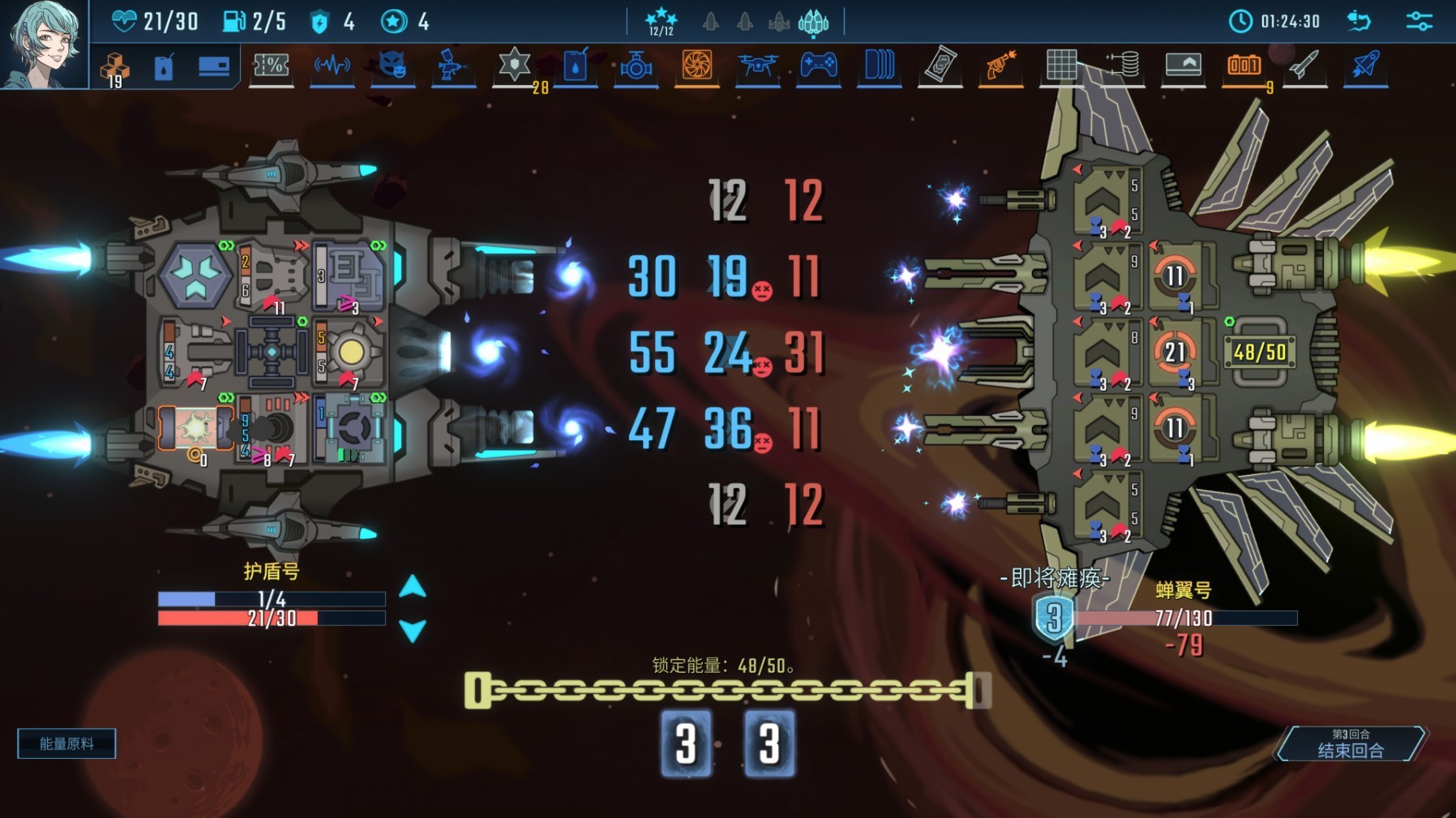This screenshot has height=818, width=1456.
Task: Select the drone item
Action: point(757,66)
